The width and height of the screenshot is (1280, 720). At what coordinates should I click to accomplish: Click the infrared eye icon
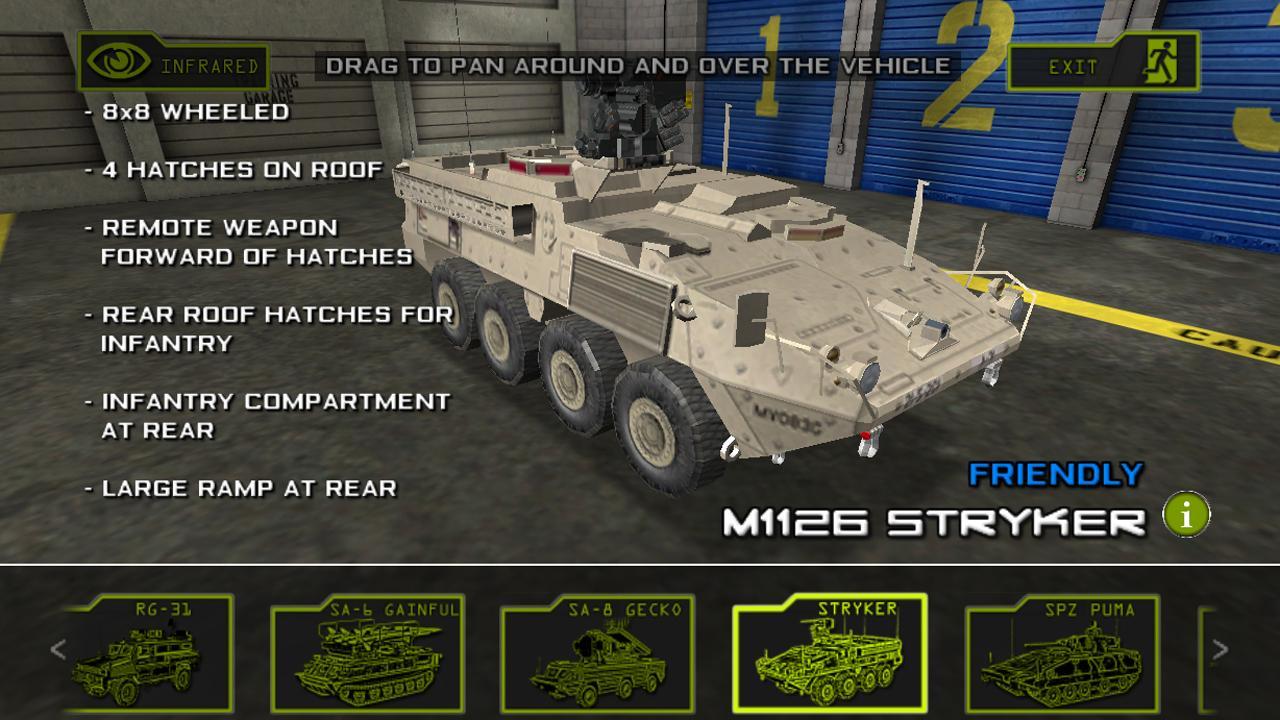(119, 63)
